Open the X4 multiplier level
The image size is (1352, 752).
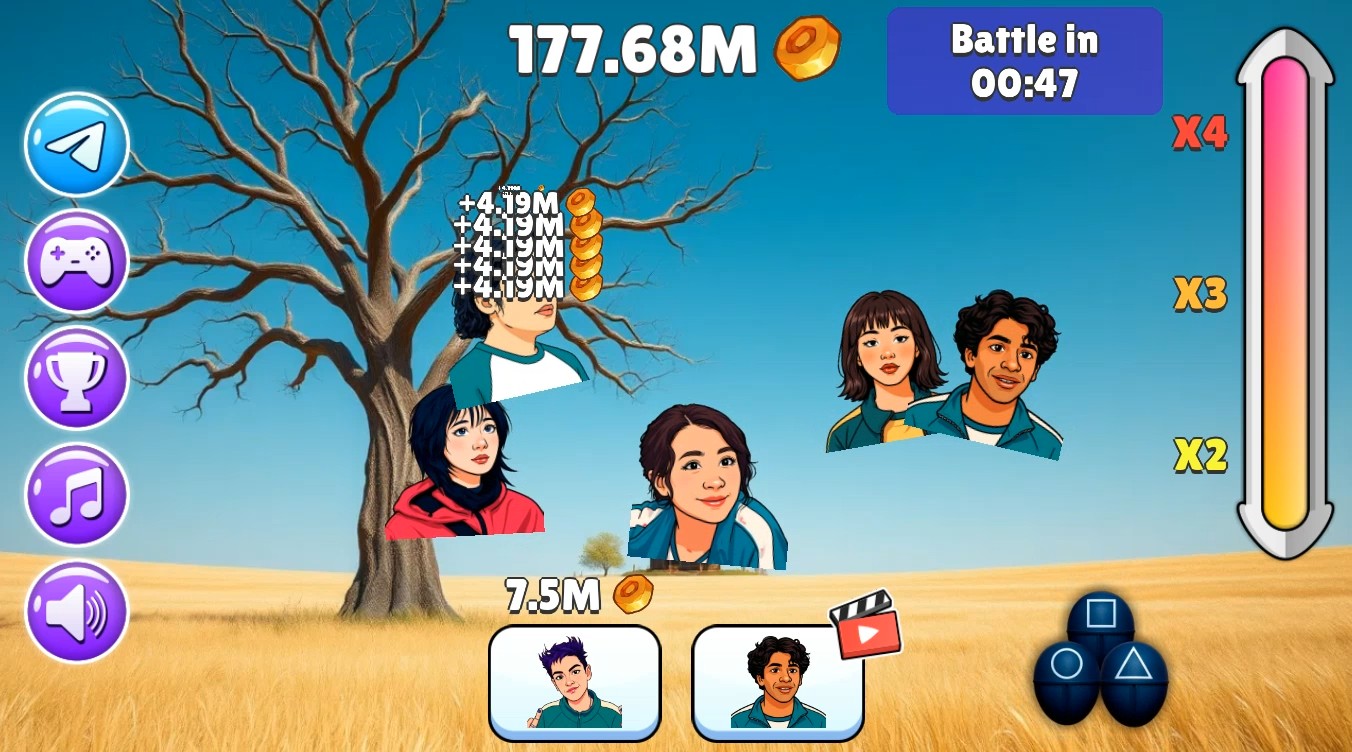(x=1198, y=134)
